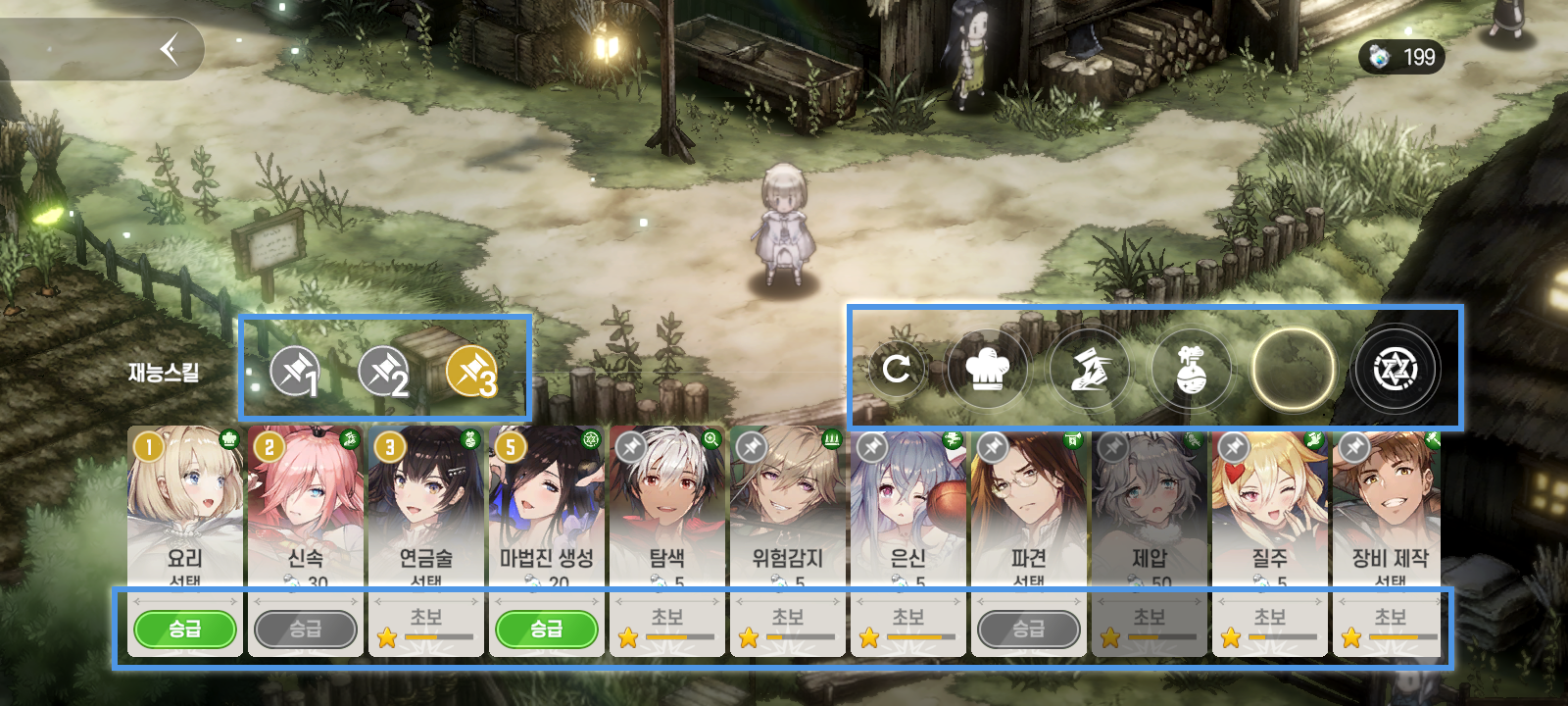Click the circular refresh arrow icon
The height and width of the screenshot is (706, 1568).
point(896,369)
